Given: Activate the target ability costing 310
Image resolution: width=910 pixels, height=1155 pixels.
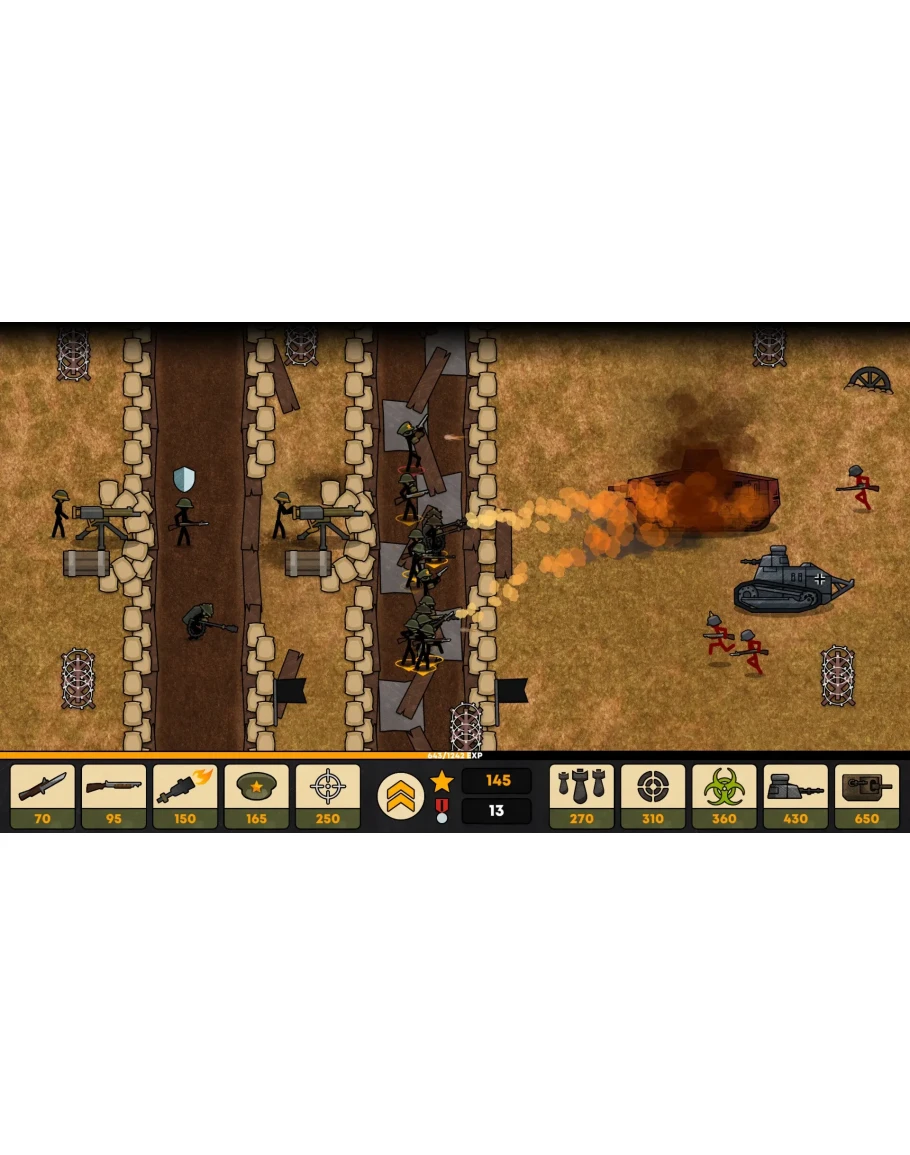Looking at the screenshot, I should point(653,796).
